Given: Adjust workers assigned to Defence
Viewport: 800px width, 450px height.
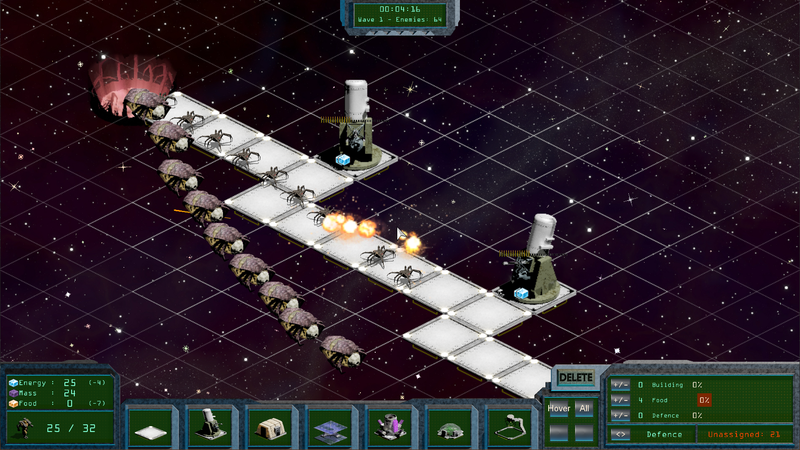Looking at the screenshot, I should click(x=620, y=415).
